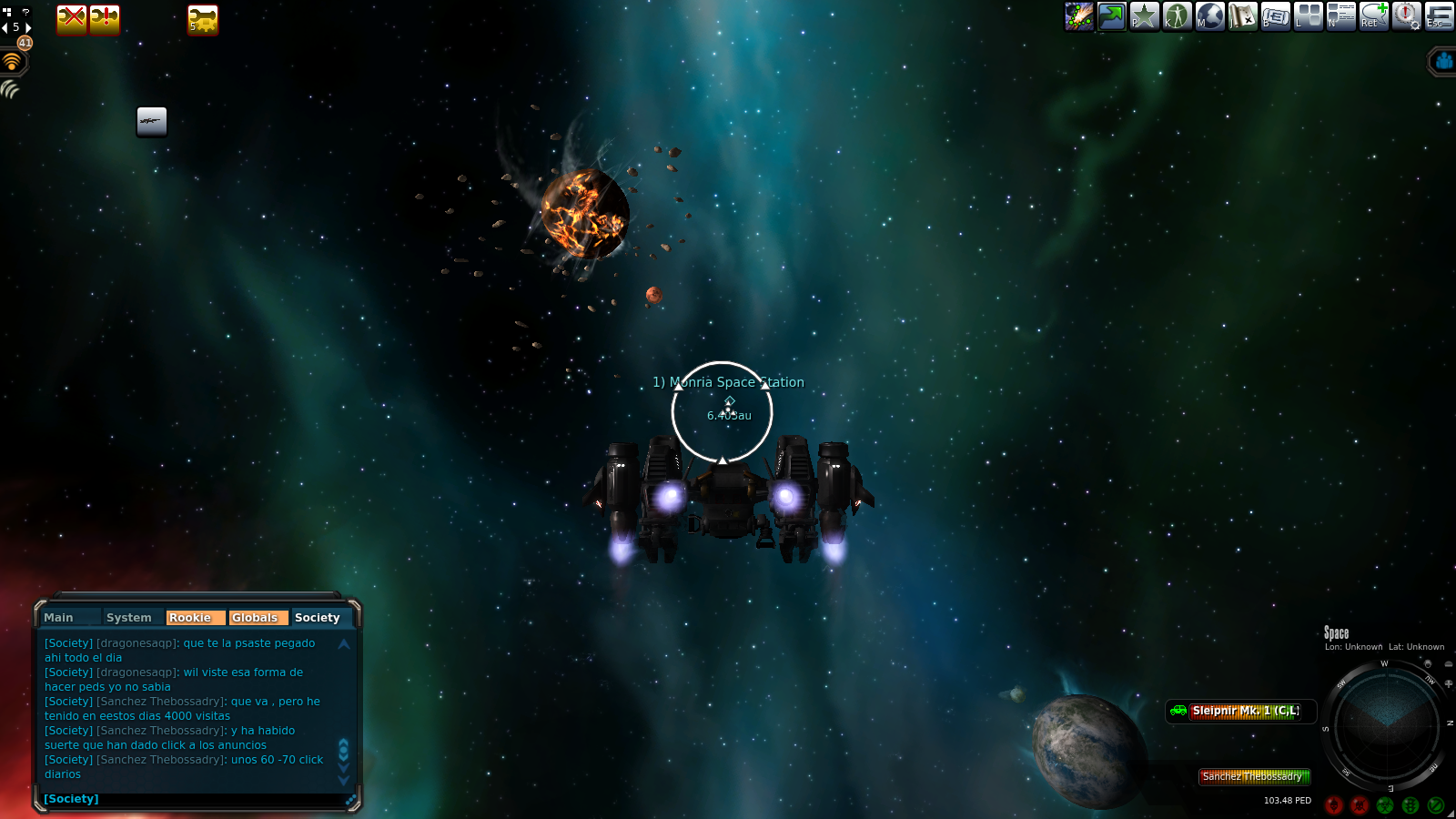Toggle the orange signal strength indicator

(x=11, y=60)
